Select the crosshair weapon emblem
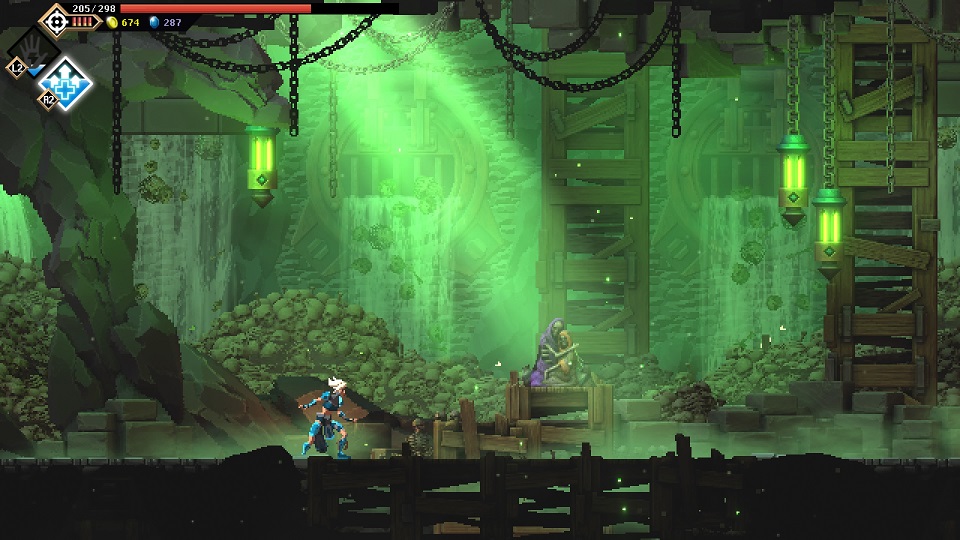This screenshot has width=960, height=540. (56, 19)
